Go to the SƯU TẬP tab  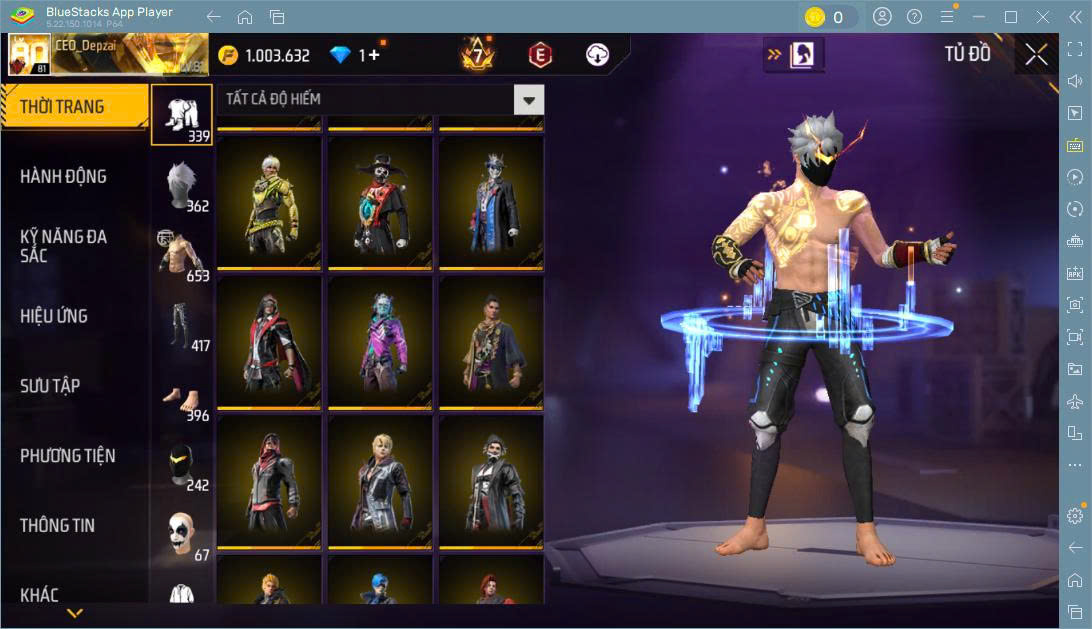click(50, 386)
